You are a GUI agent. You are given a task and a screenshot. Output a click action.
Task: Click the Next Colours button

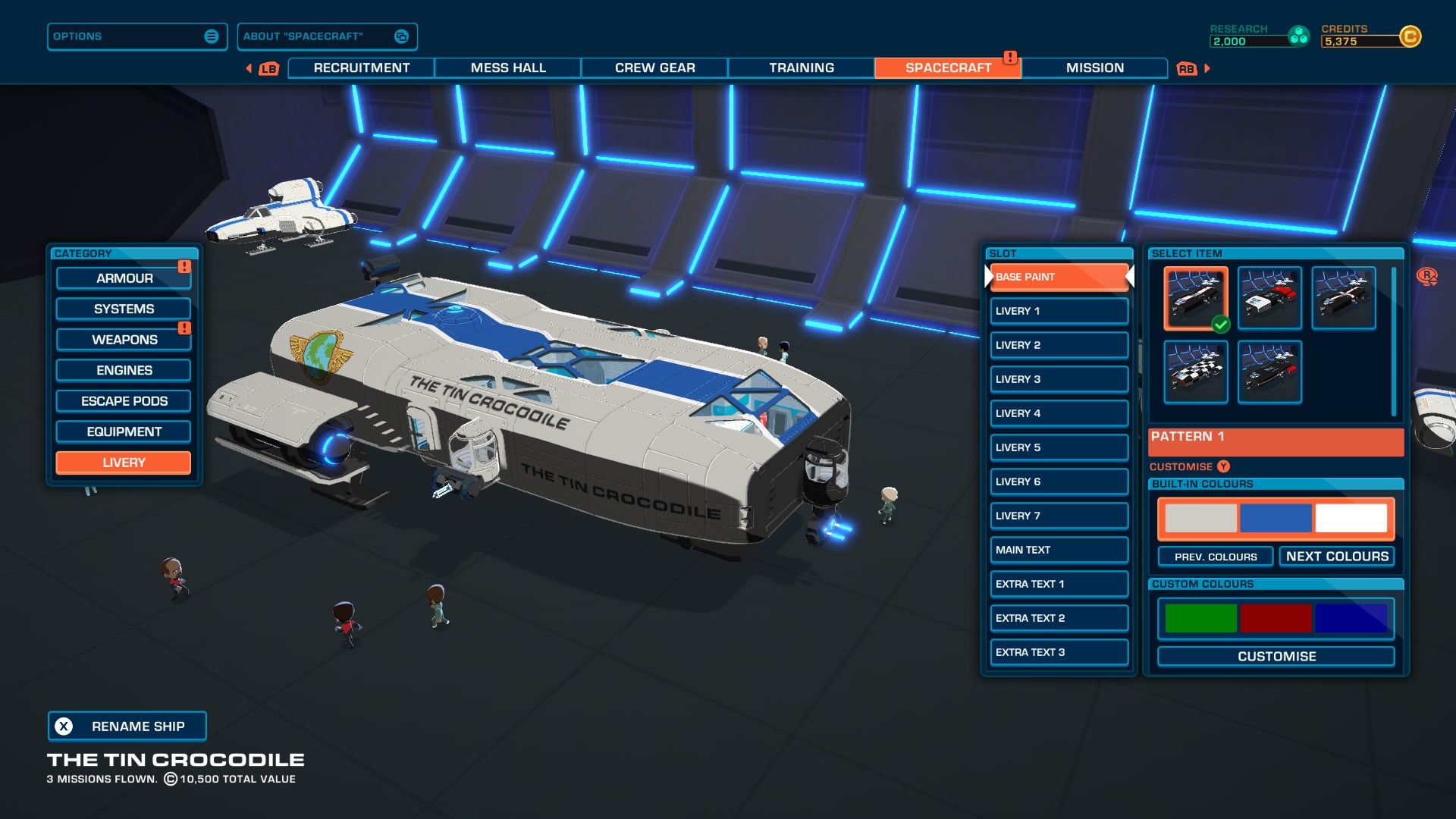tap(1338, 556)
